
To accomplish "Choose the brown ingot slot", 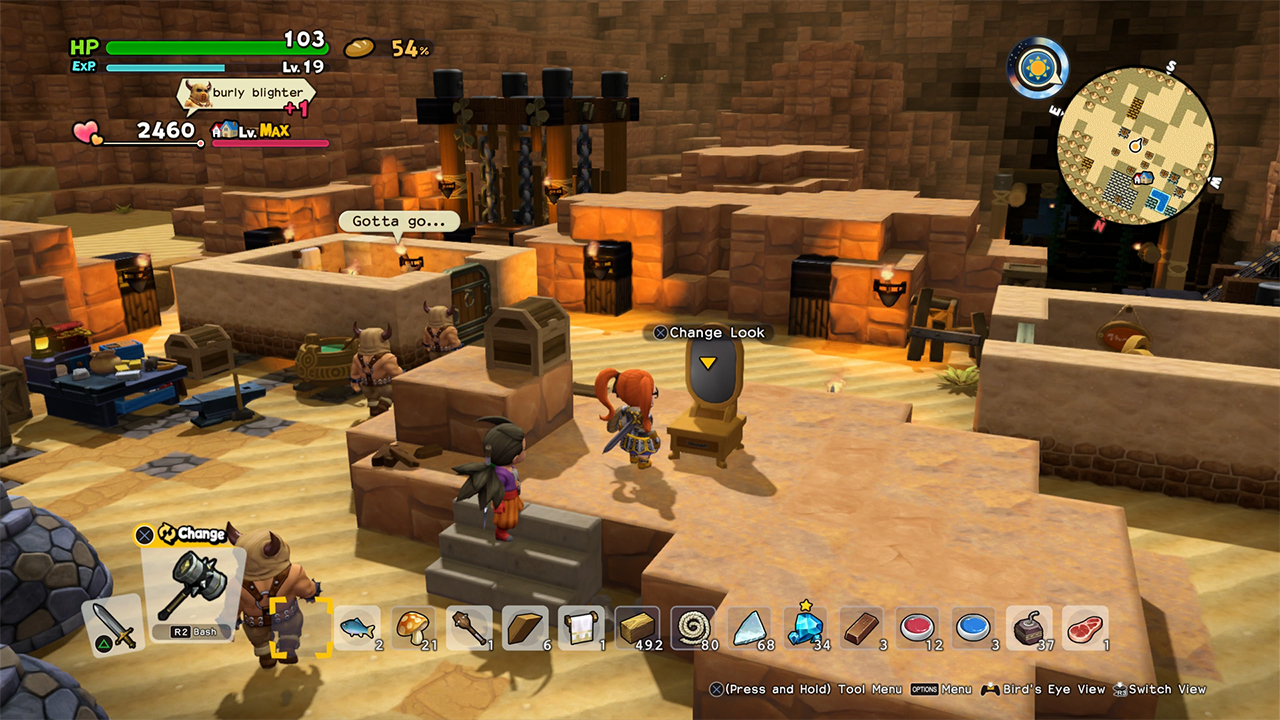I will [x=861, y=628].
